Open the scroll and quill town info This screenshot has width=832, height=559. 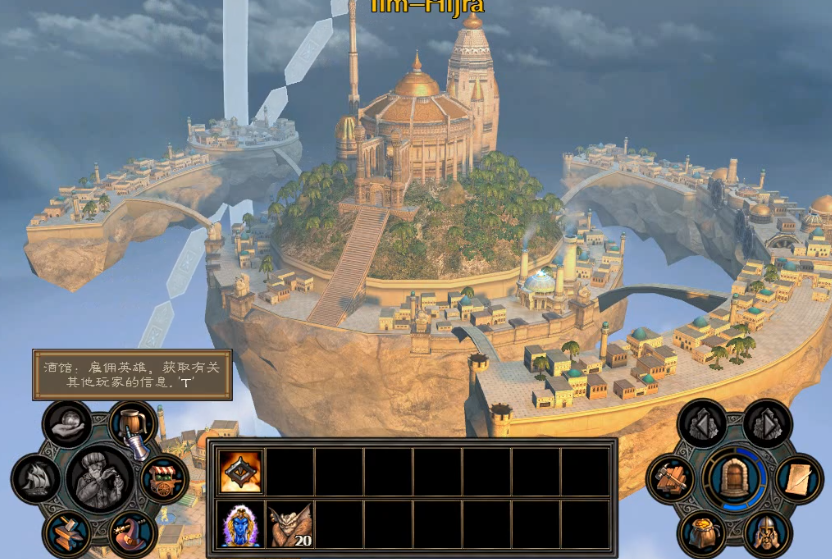[x=798, y=478]
